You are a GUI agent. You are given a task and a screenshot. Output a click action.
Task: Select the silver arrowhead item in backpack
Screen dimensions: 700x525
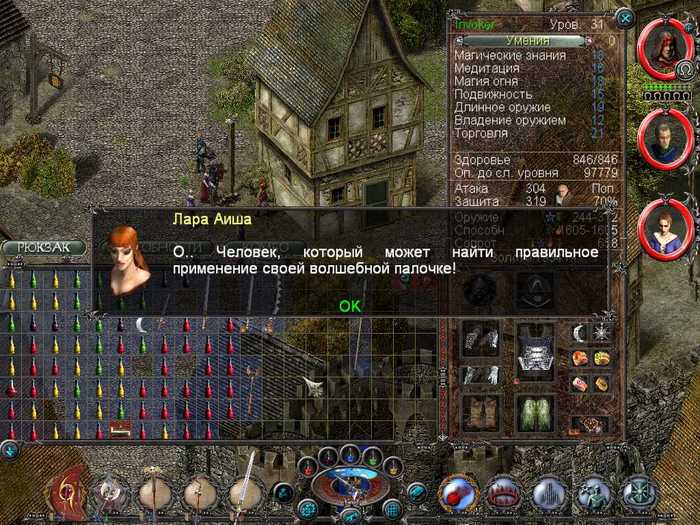point(313,386)
